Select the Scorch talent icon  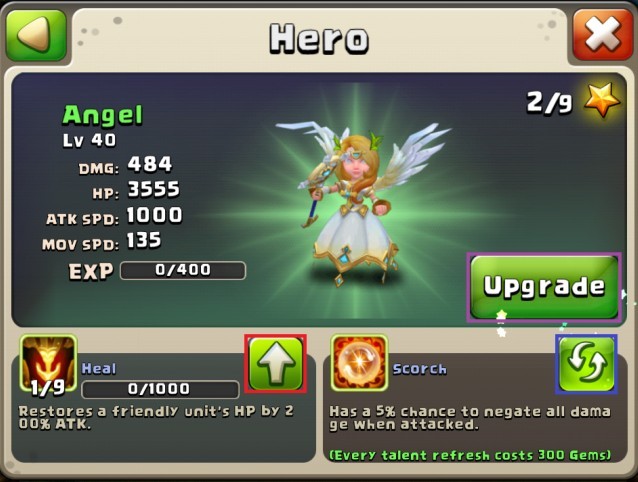(x=359, y=364)
